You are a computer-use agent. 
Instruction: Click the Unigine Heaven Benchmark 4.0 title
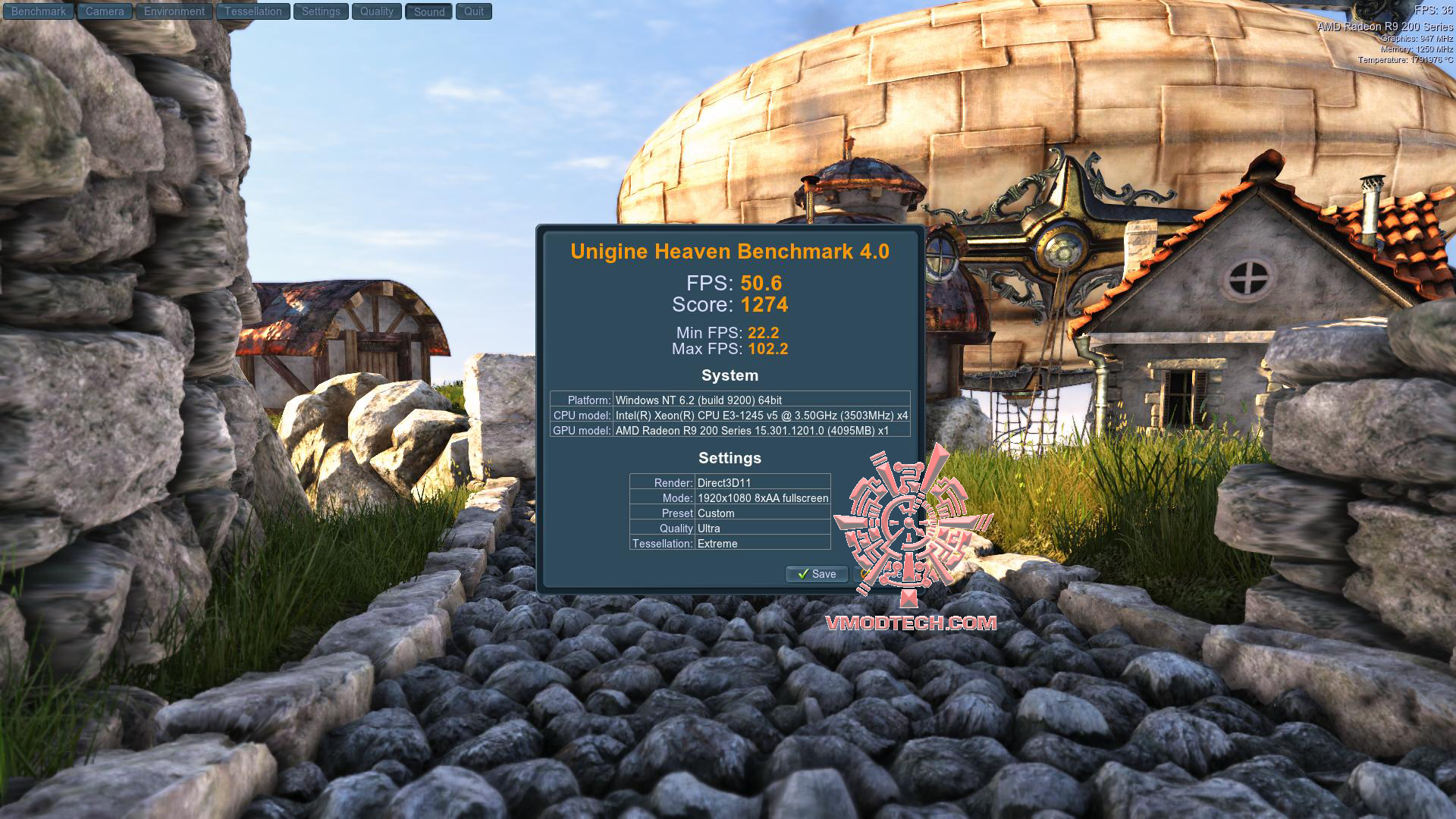730,251
